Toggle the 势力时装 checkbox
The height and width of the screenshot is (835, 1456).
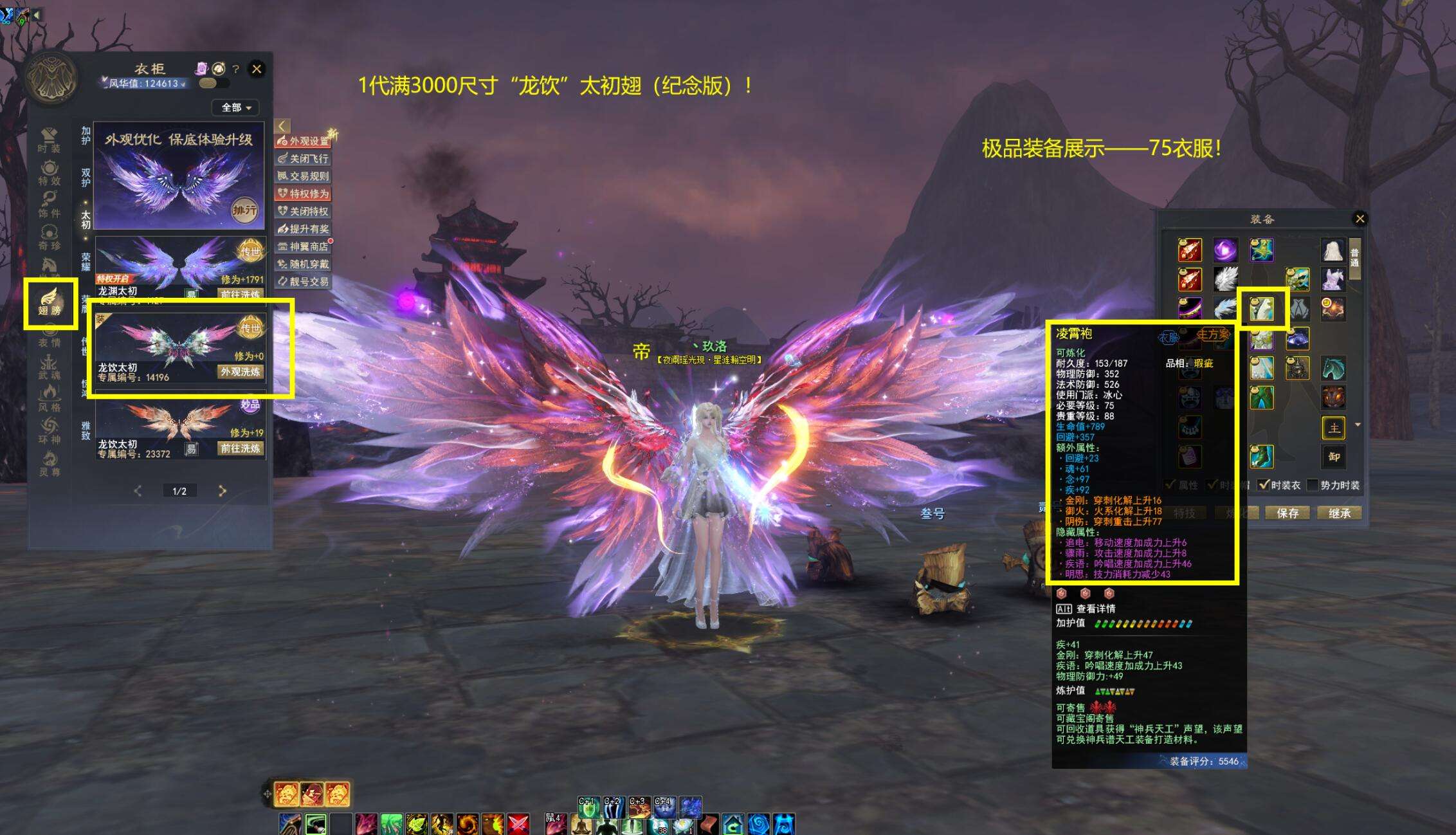click(1313, 485)
